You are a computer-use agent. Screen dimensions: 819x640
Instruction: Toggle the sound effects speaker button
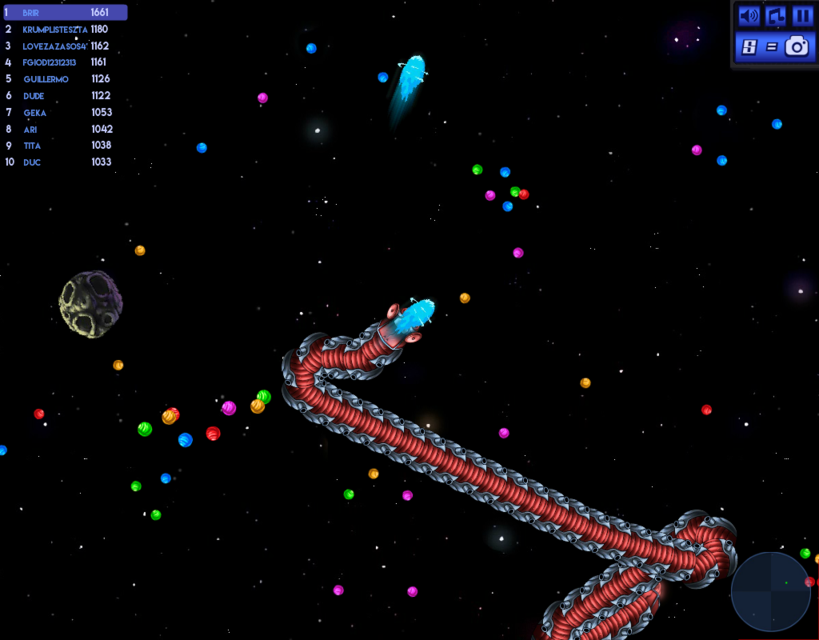pos(748,16)
